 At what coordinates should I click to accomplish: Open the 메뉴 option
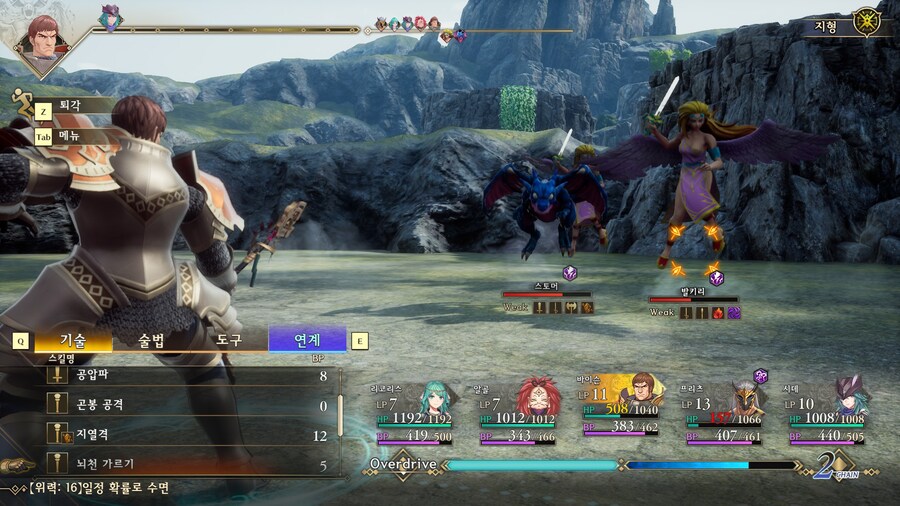pyautogui.click(x=70, y=135)
